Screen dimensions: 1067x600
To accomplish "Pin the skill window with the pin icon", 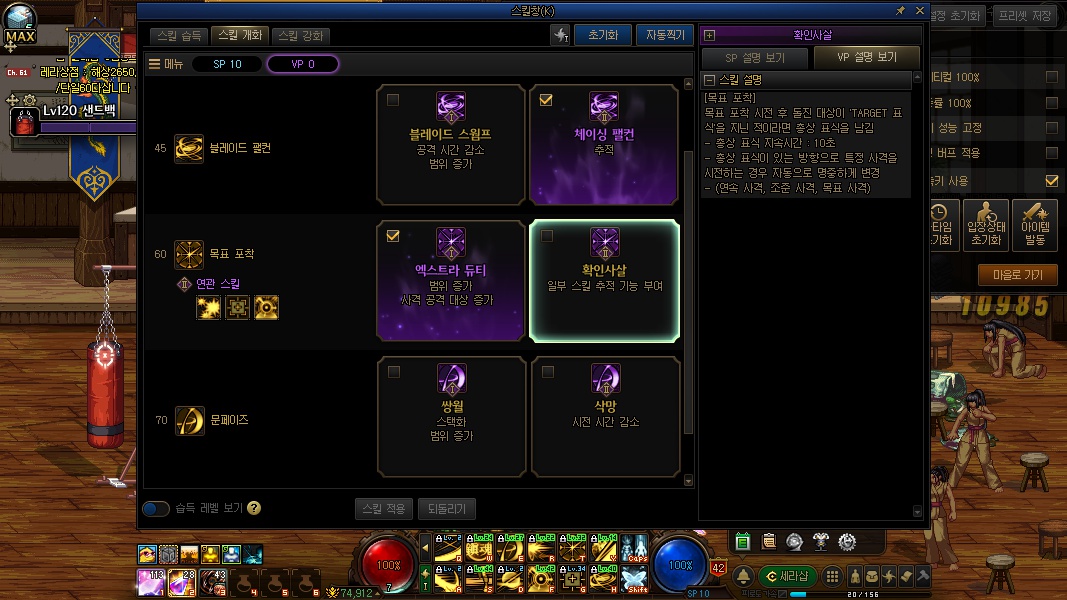I will coord(901,10).
